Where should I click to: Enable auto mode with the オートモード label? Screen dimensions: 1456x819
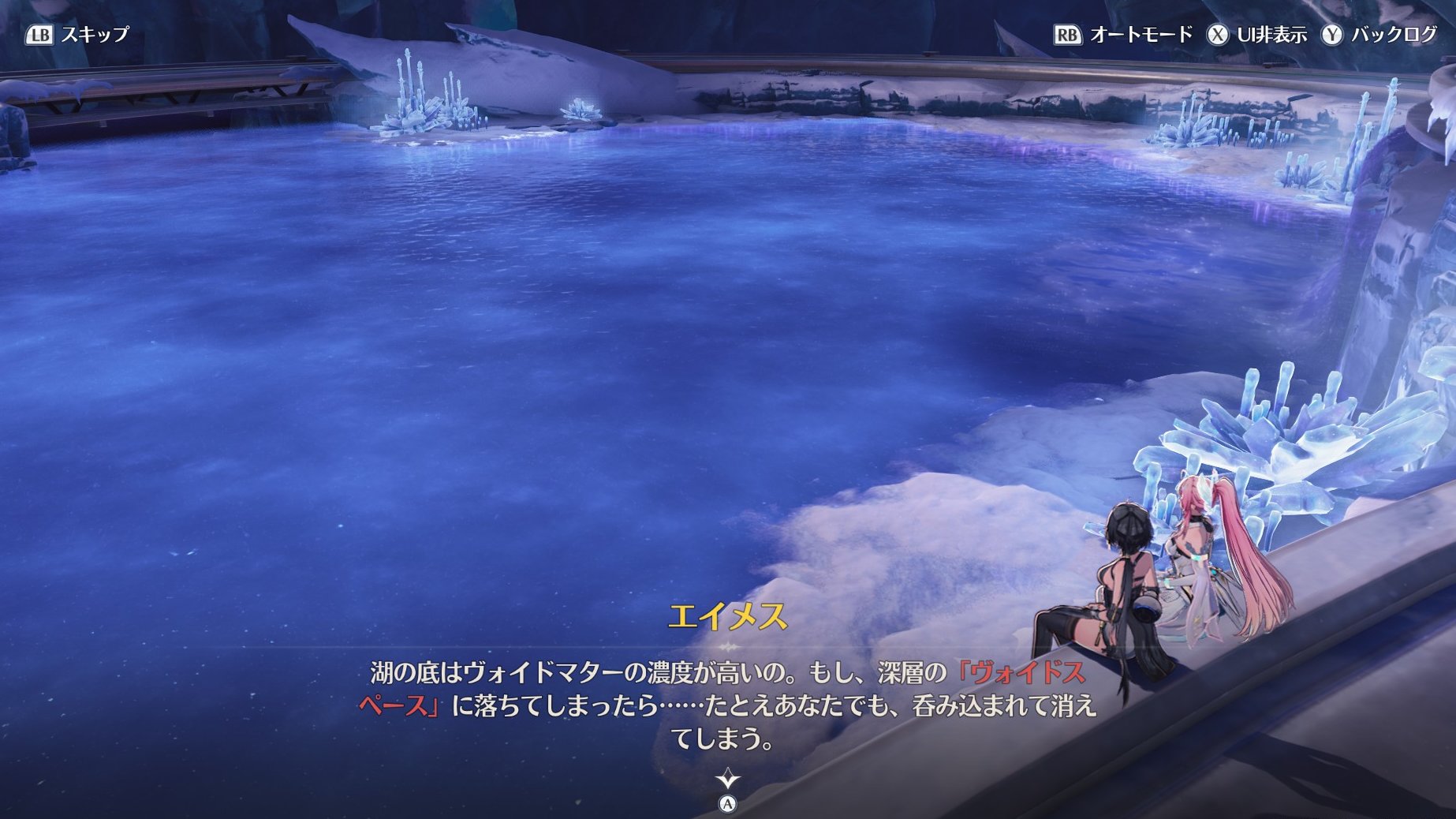click(1140, 35)
